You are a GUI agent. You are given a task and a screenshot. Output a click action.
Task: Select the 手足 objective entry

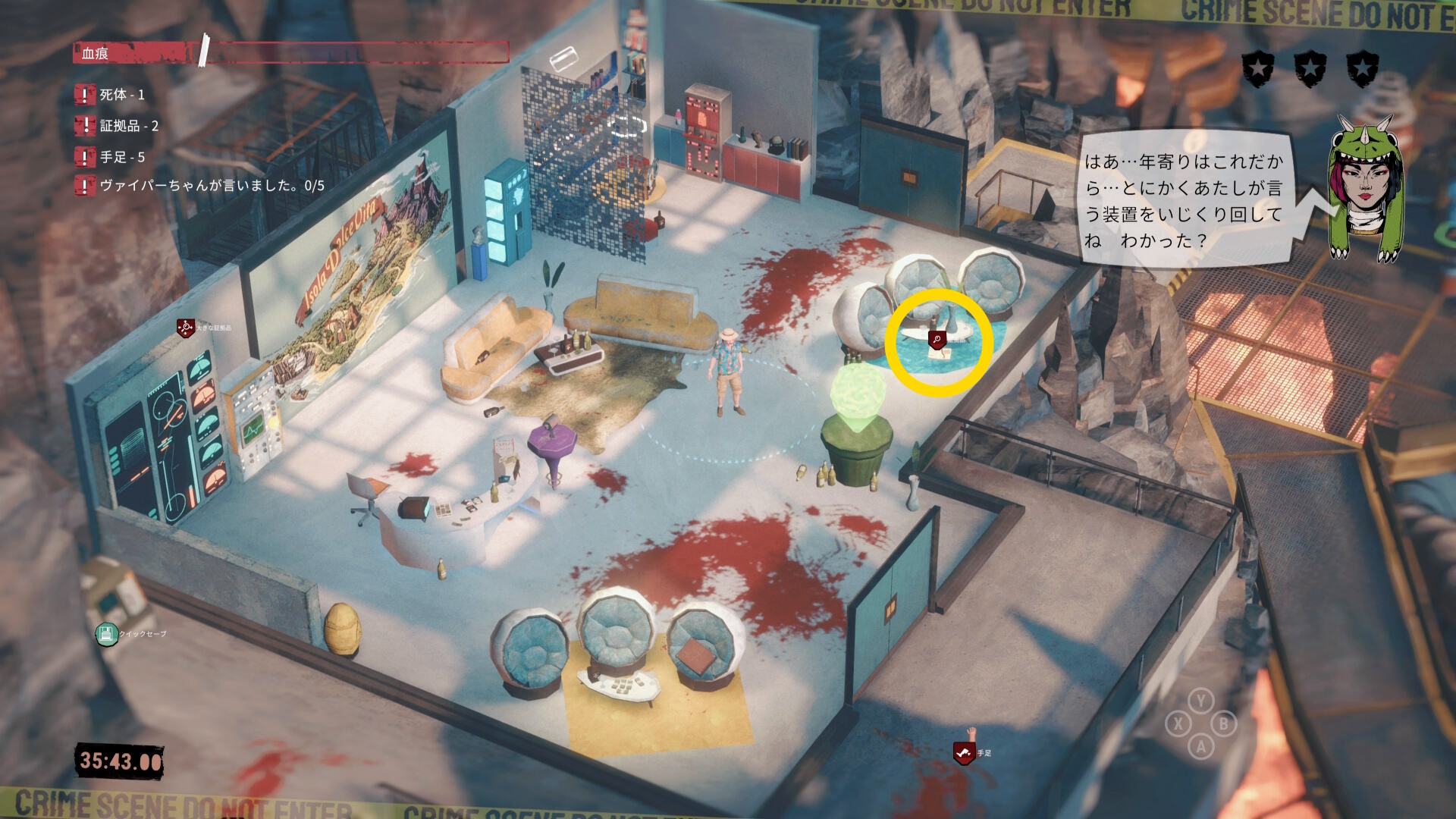coord(122,157)
